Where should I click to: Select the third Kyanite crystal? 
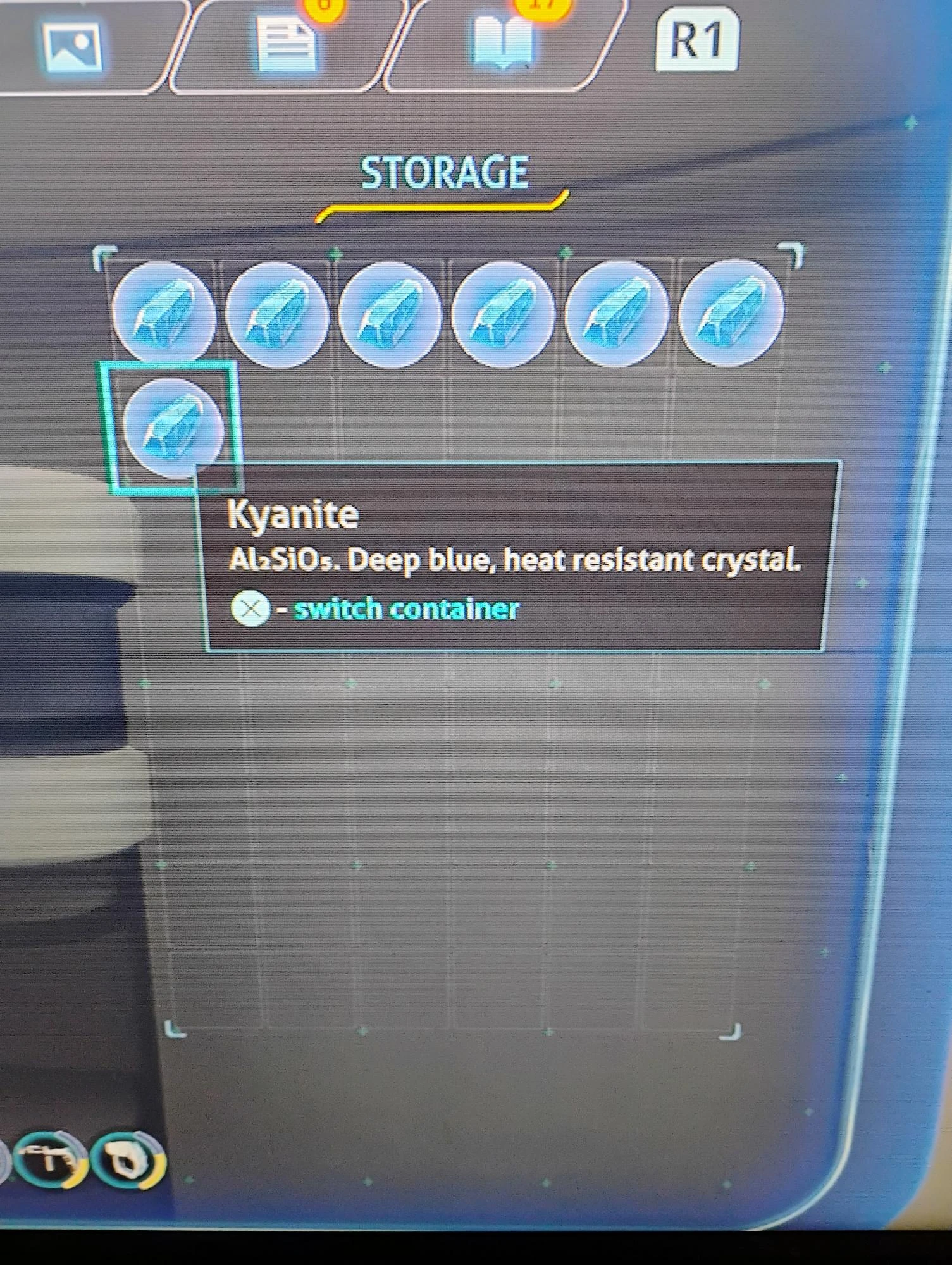click(x=392, y=313)
